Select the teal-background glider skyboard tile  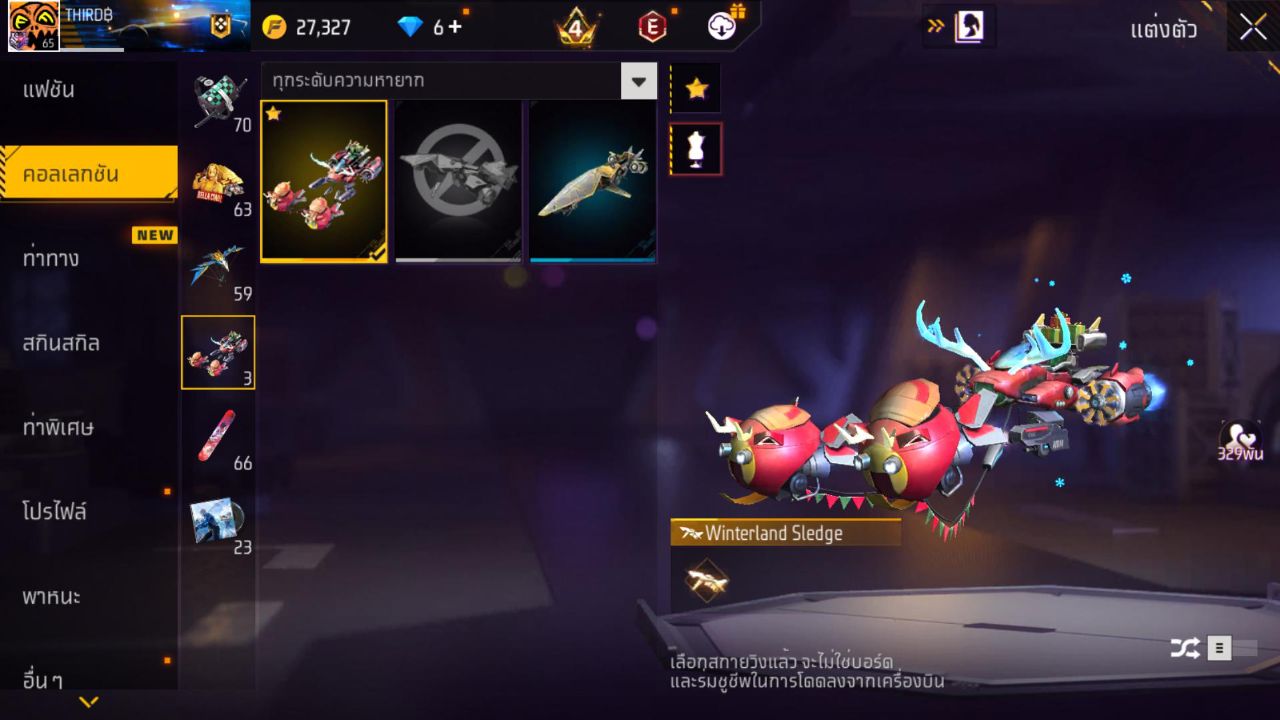(593, 181)
